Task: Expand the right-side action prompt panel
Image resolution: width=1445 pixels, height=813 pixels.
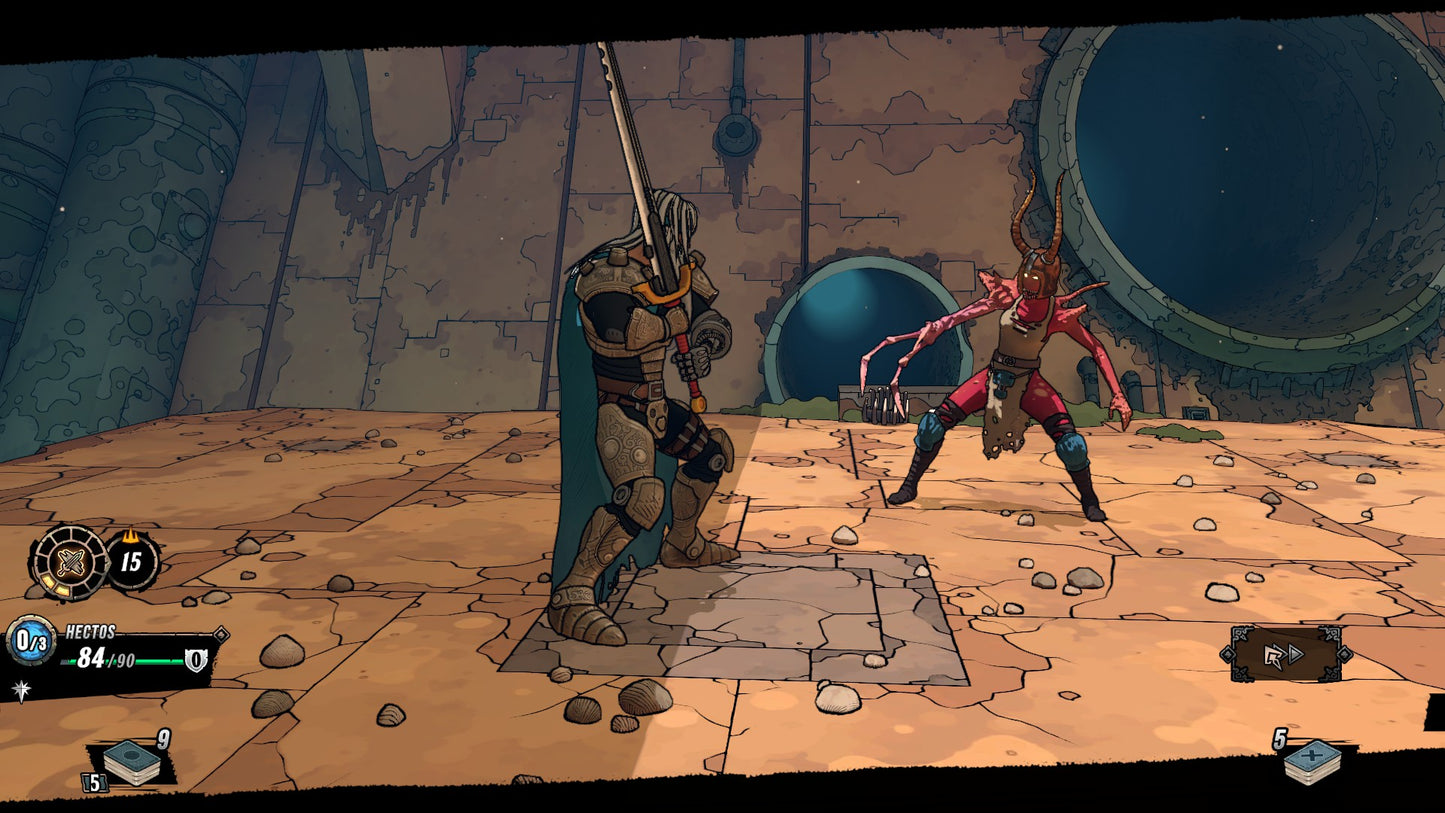Action: click(x=1288, y=654)
